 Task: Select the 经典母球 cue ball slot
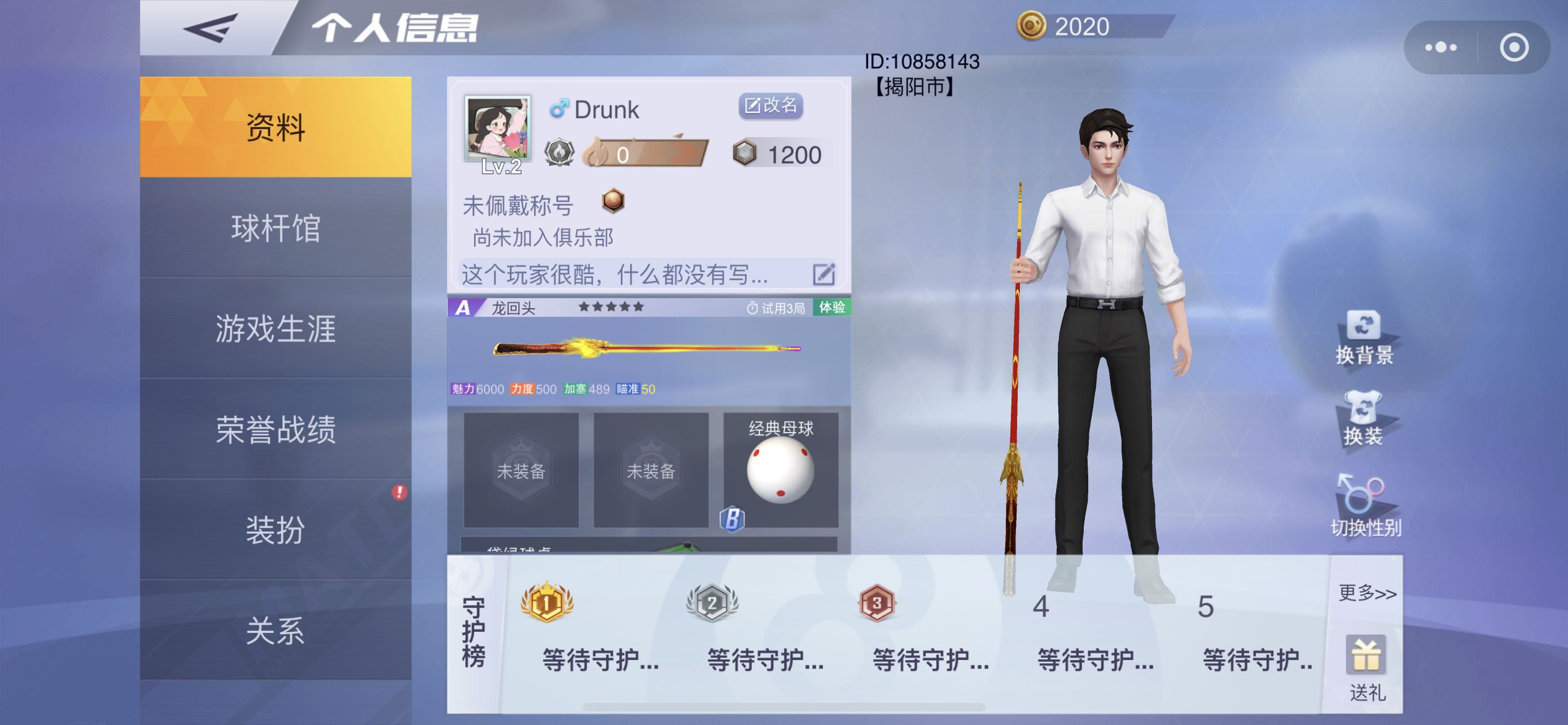(779, 470)
